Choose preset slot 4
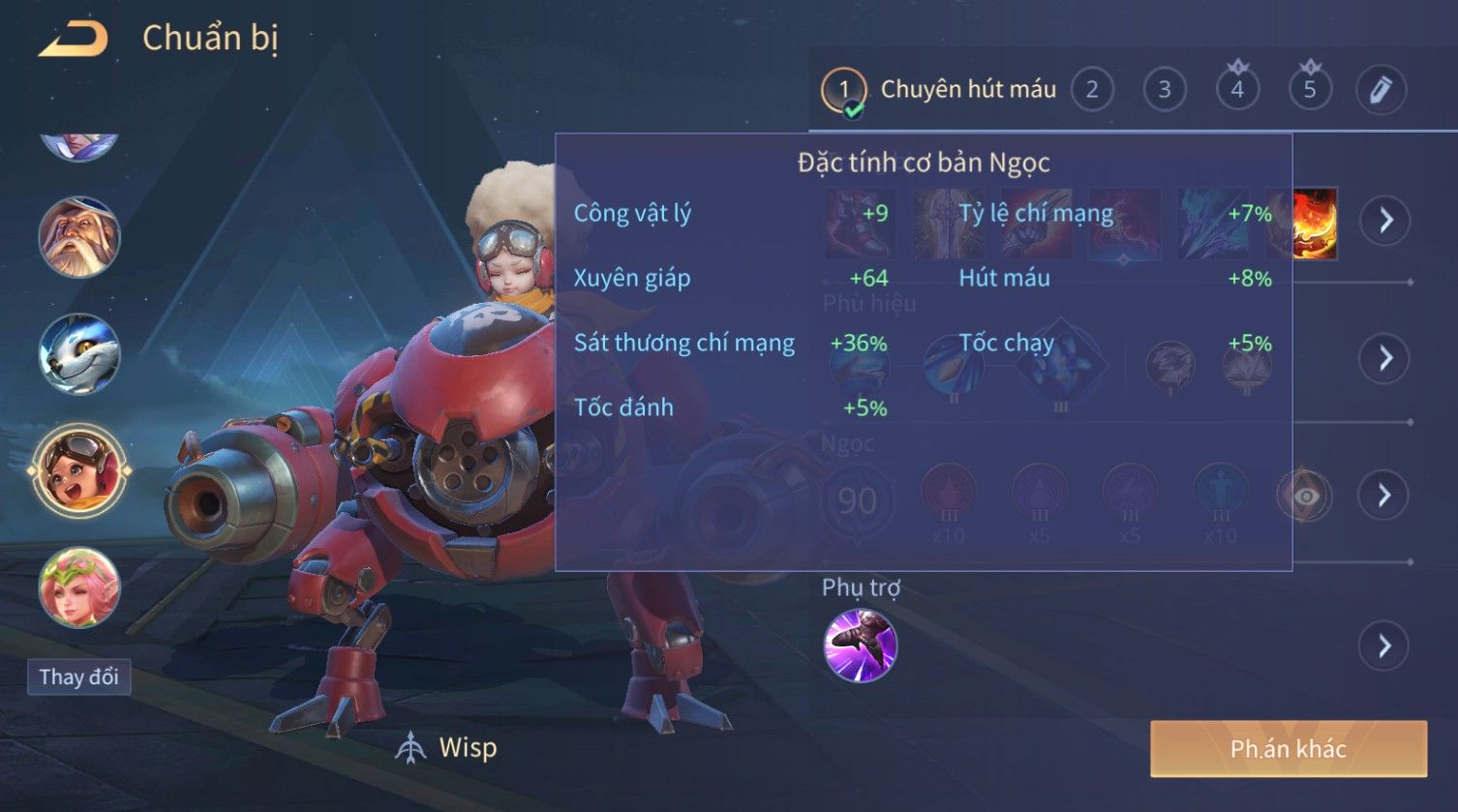 click(1237, 90)
